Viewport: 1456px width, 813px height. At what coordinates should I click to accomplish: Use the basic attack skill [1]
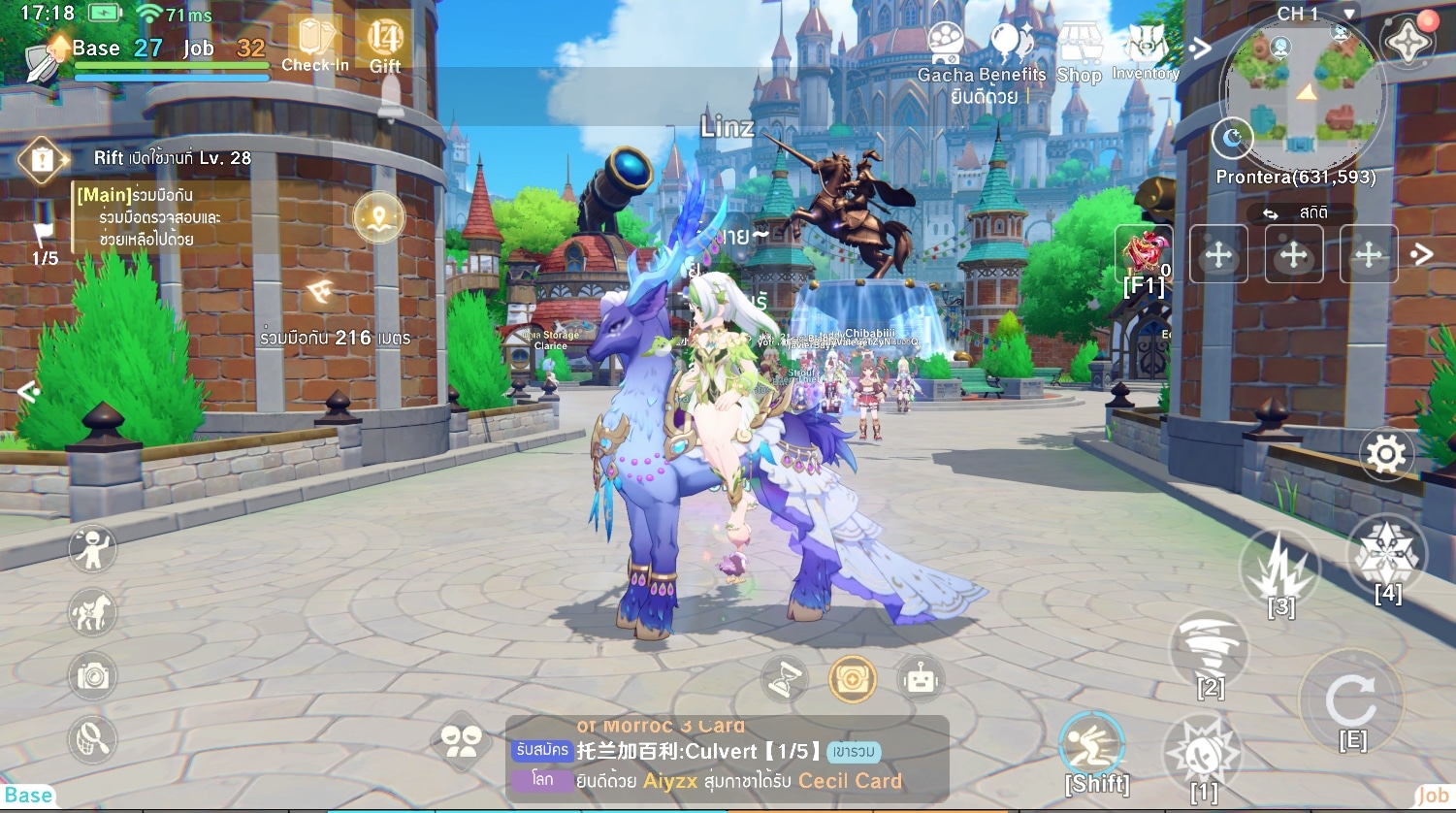(1202, 754)
